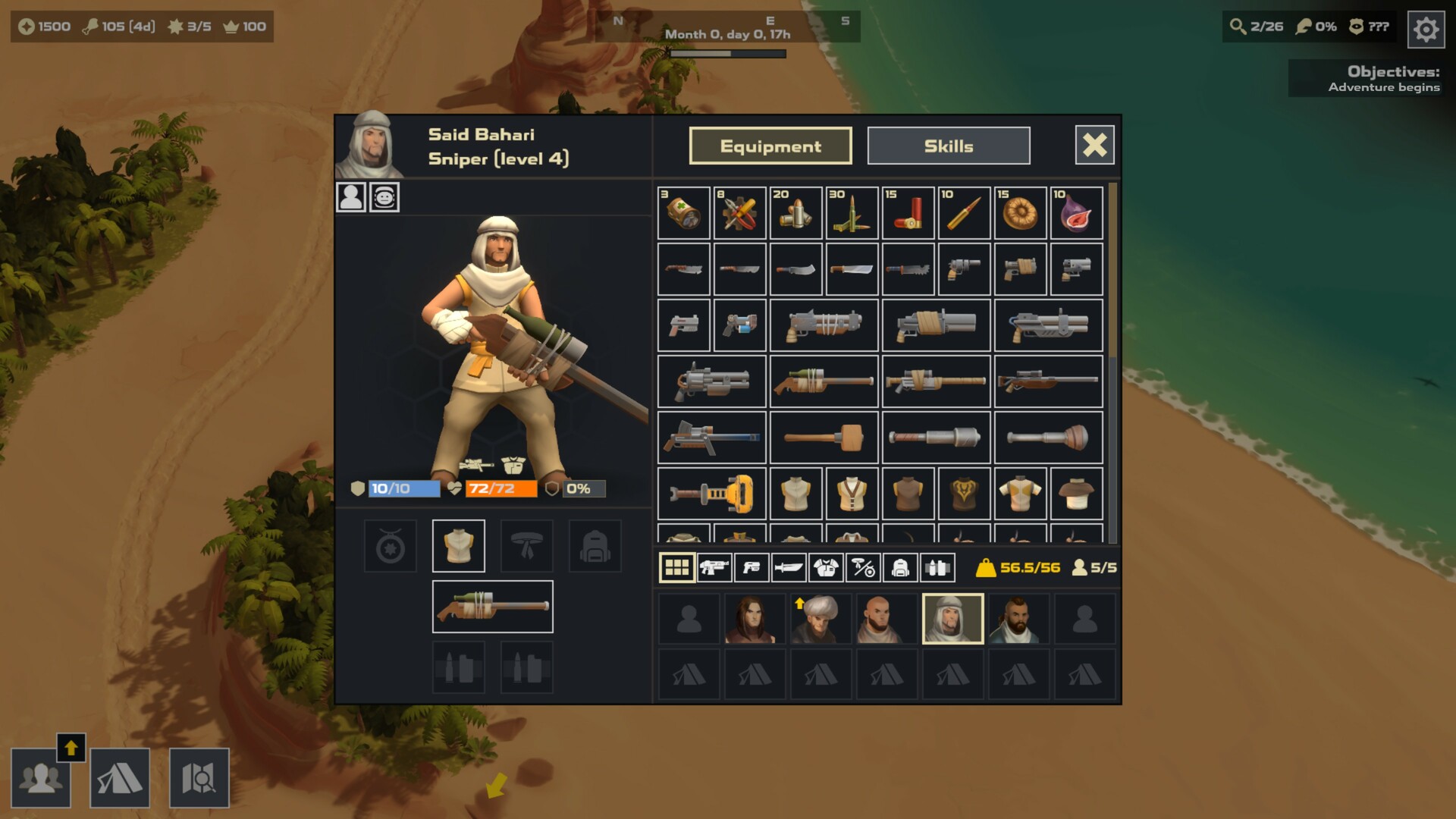
Task: Select the equipped double-barrel rifle slot
Action: click(492, 606)
